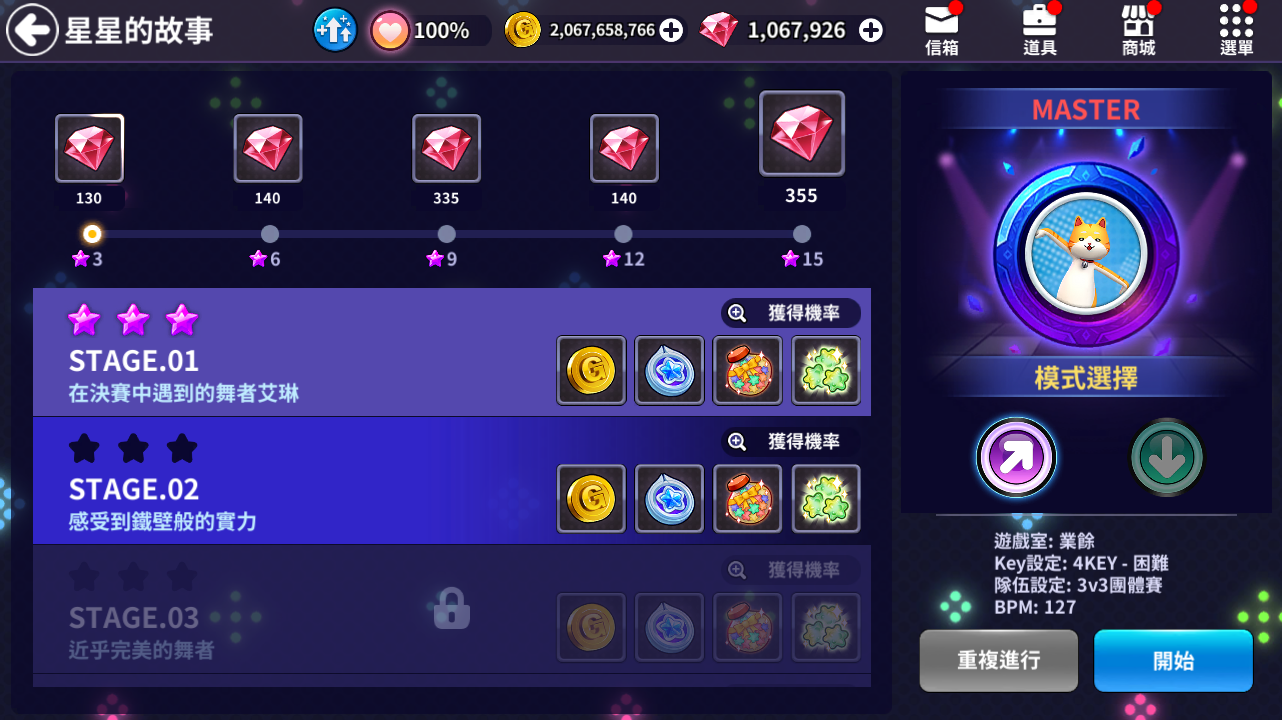The image size is (1282, 720).
Task: Add more gold coins with plus button
Action: [x=672, y=30]
